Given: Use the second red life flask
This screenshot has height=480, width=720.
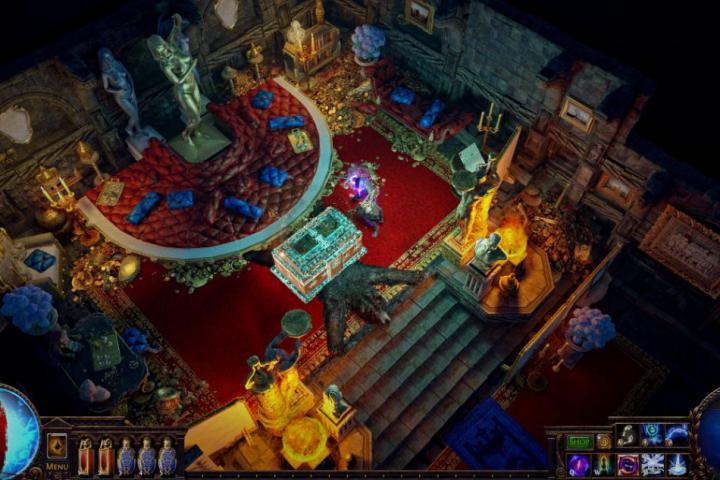Looking at the screenshot, I should coord(105,456).
